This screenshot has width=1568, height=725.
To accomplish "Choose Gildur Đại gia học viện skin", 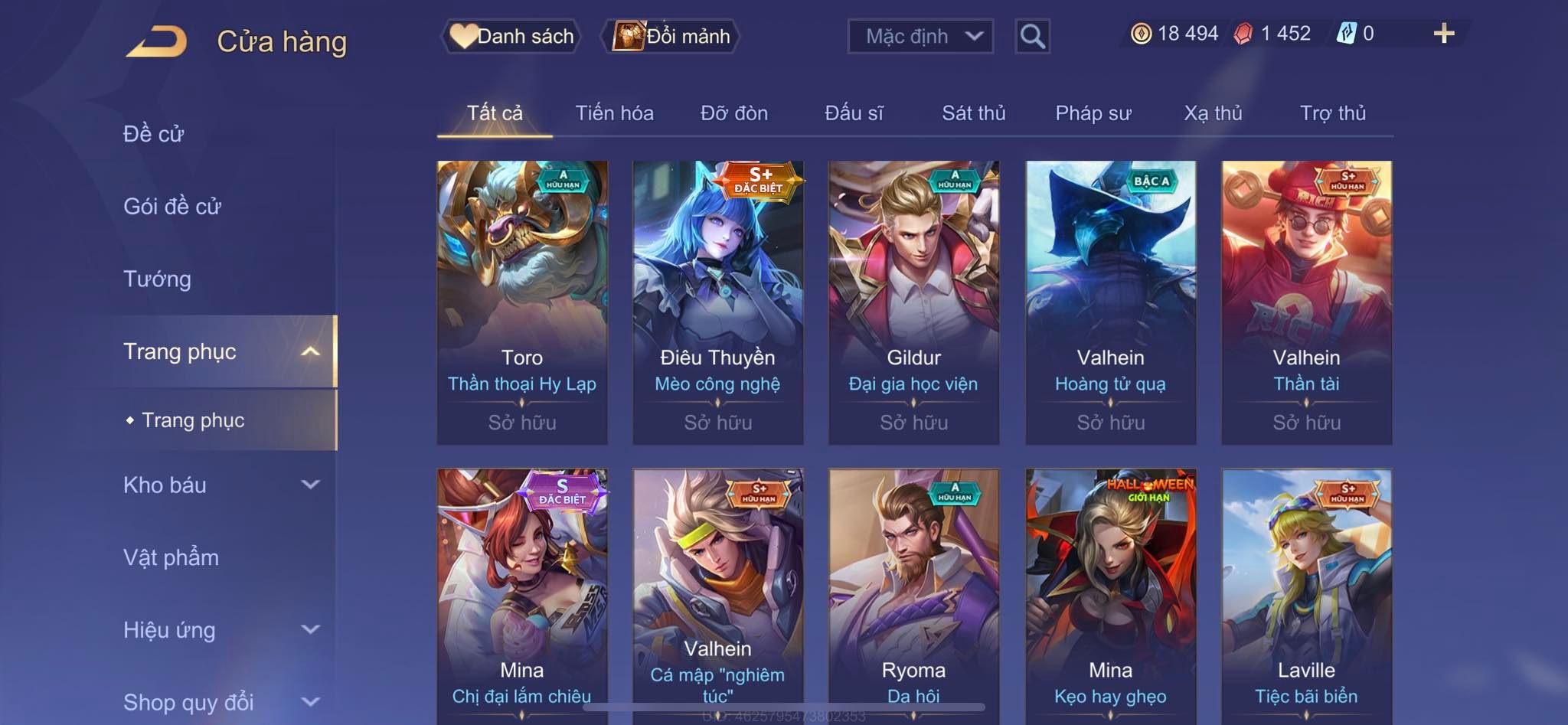I will click(913, 302).
